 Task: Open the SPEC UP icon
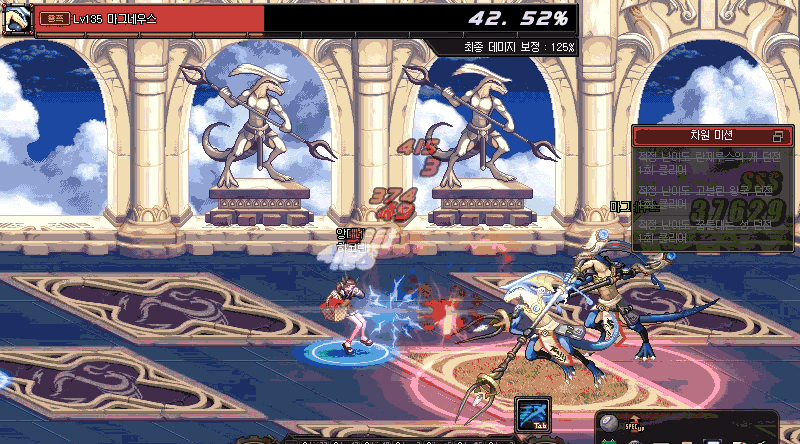point(636,425)
